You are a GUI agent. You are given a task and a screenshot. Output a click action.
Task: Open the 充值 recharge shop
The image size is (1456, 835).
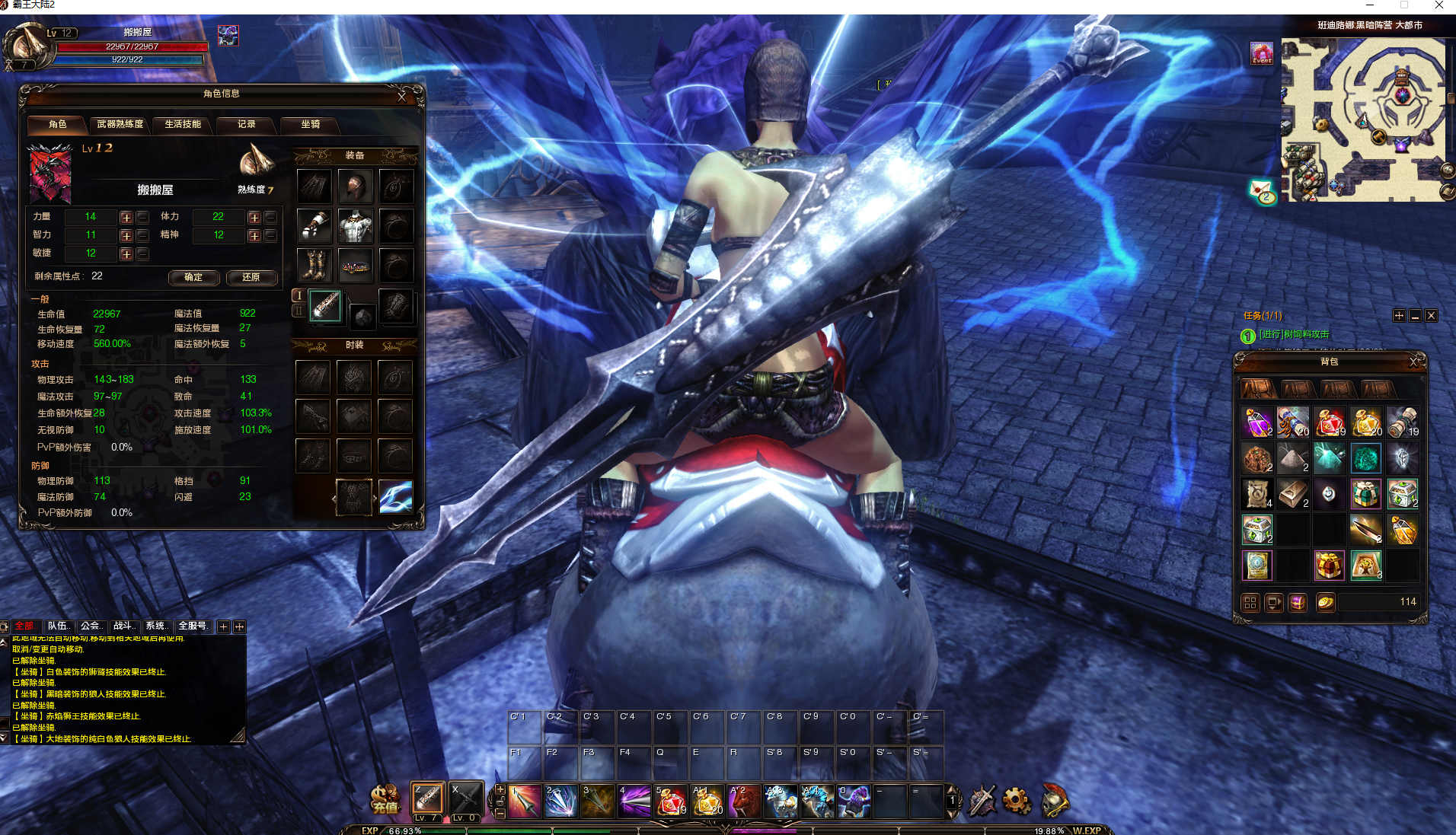point(385,799)
